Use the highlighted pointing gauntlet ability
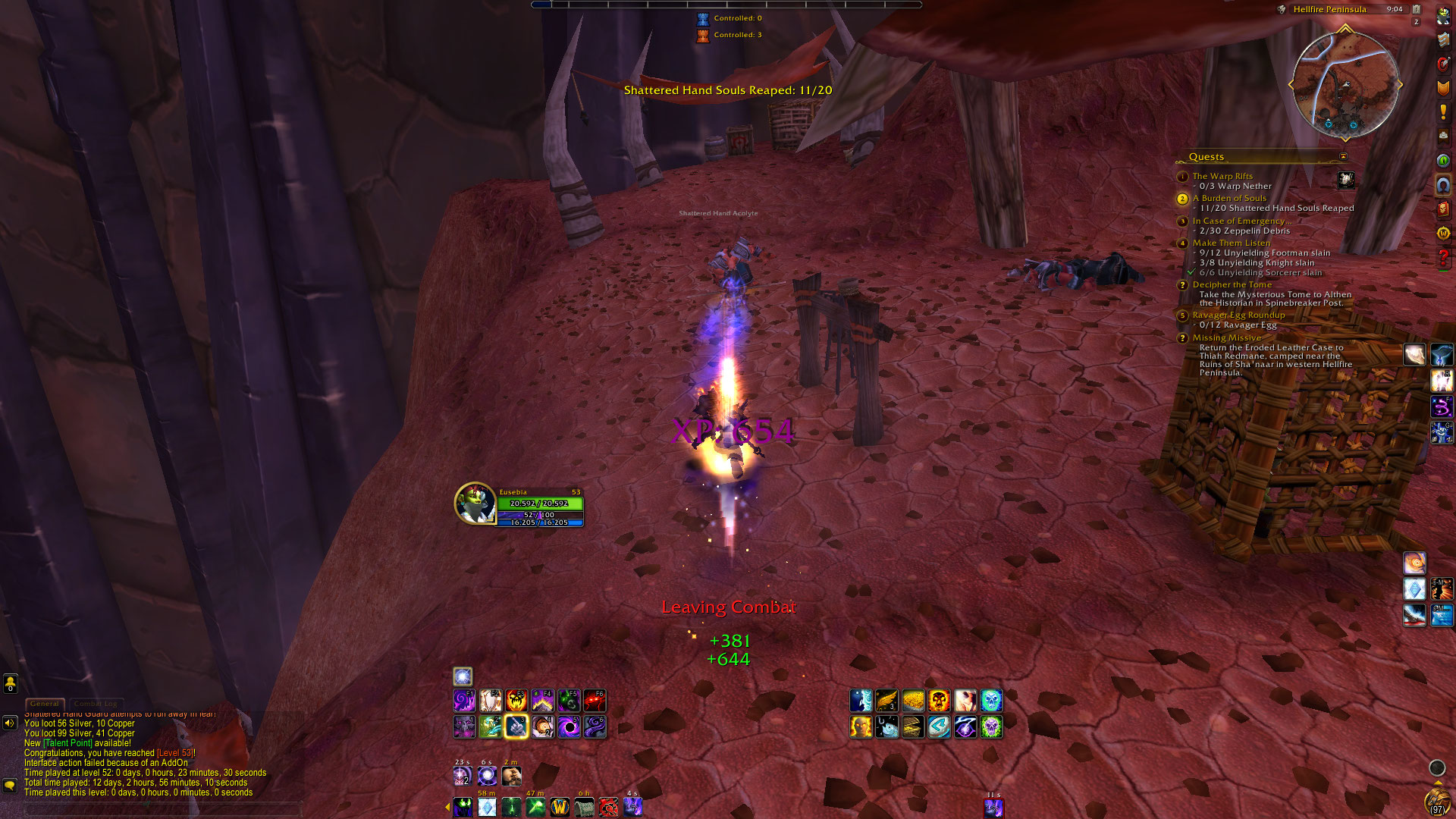1456x819 pixels. (516, 726)
